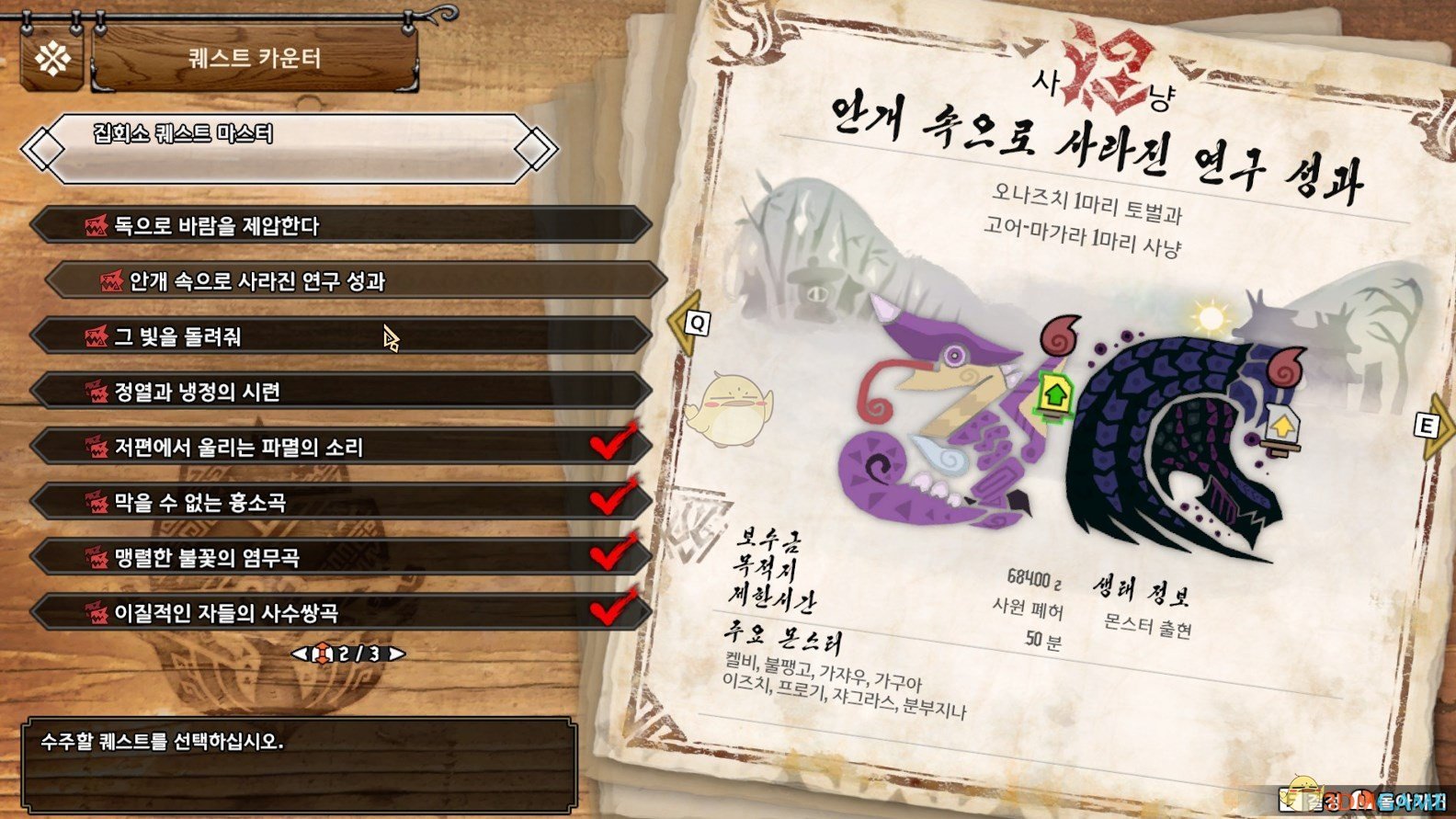Click the yellow arrow supply item tag
This screenshot has height=819, width=1456.
click(x=1280, y=426)
